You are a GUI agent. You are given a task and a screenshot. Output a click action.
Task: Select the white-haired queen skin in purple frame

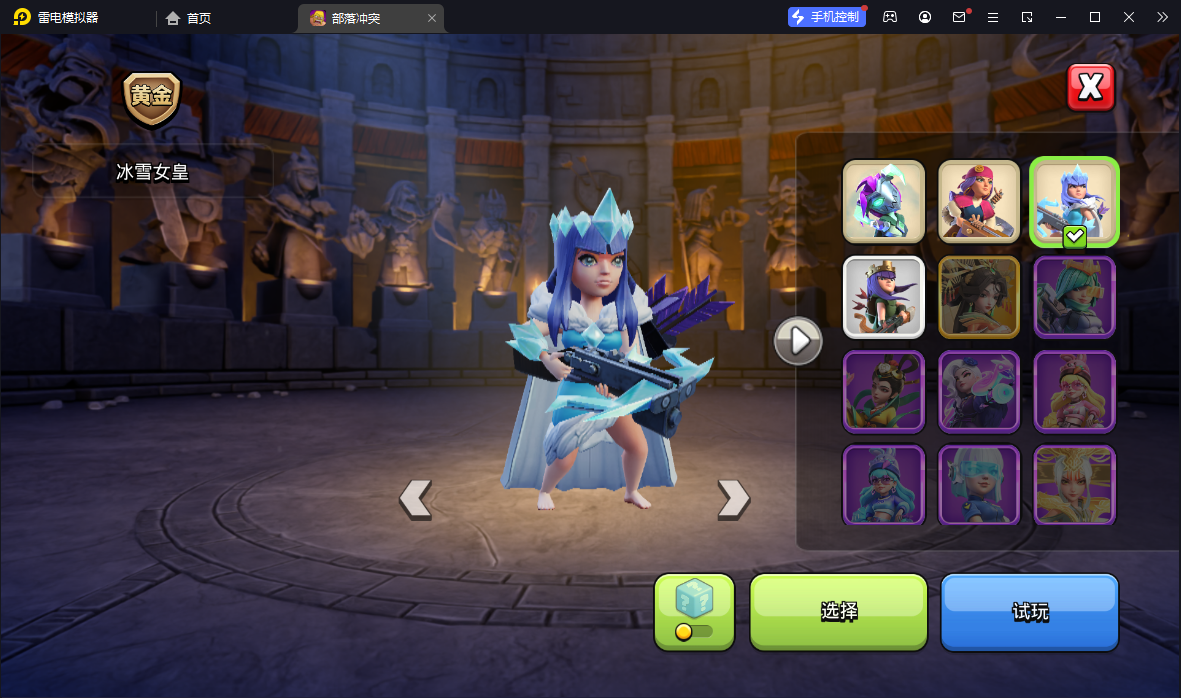click(979, 390)
